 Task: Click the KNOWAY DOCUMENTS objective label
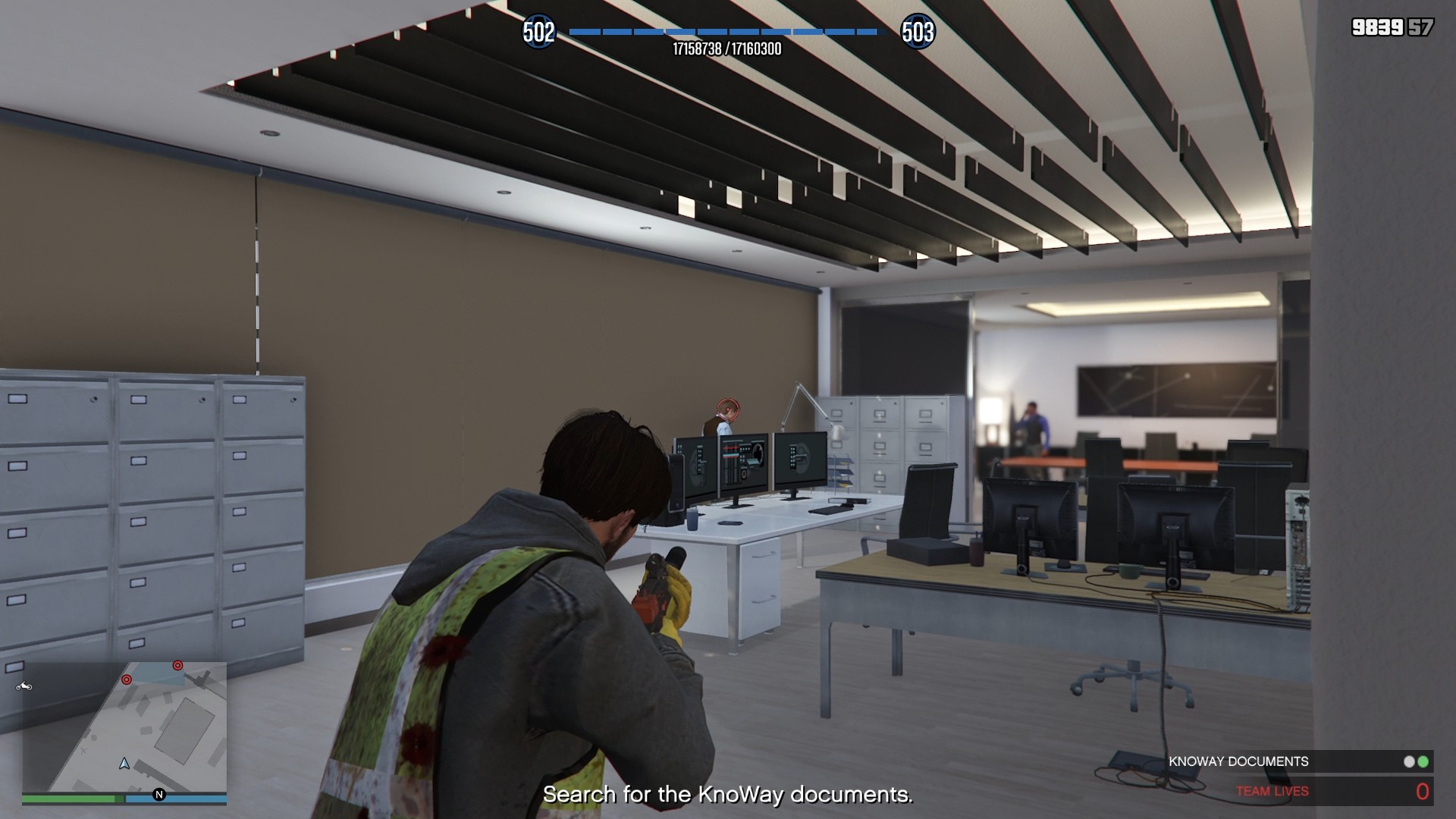click(x=1240, y=761)
